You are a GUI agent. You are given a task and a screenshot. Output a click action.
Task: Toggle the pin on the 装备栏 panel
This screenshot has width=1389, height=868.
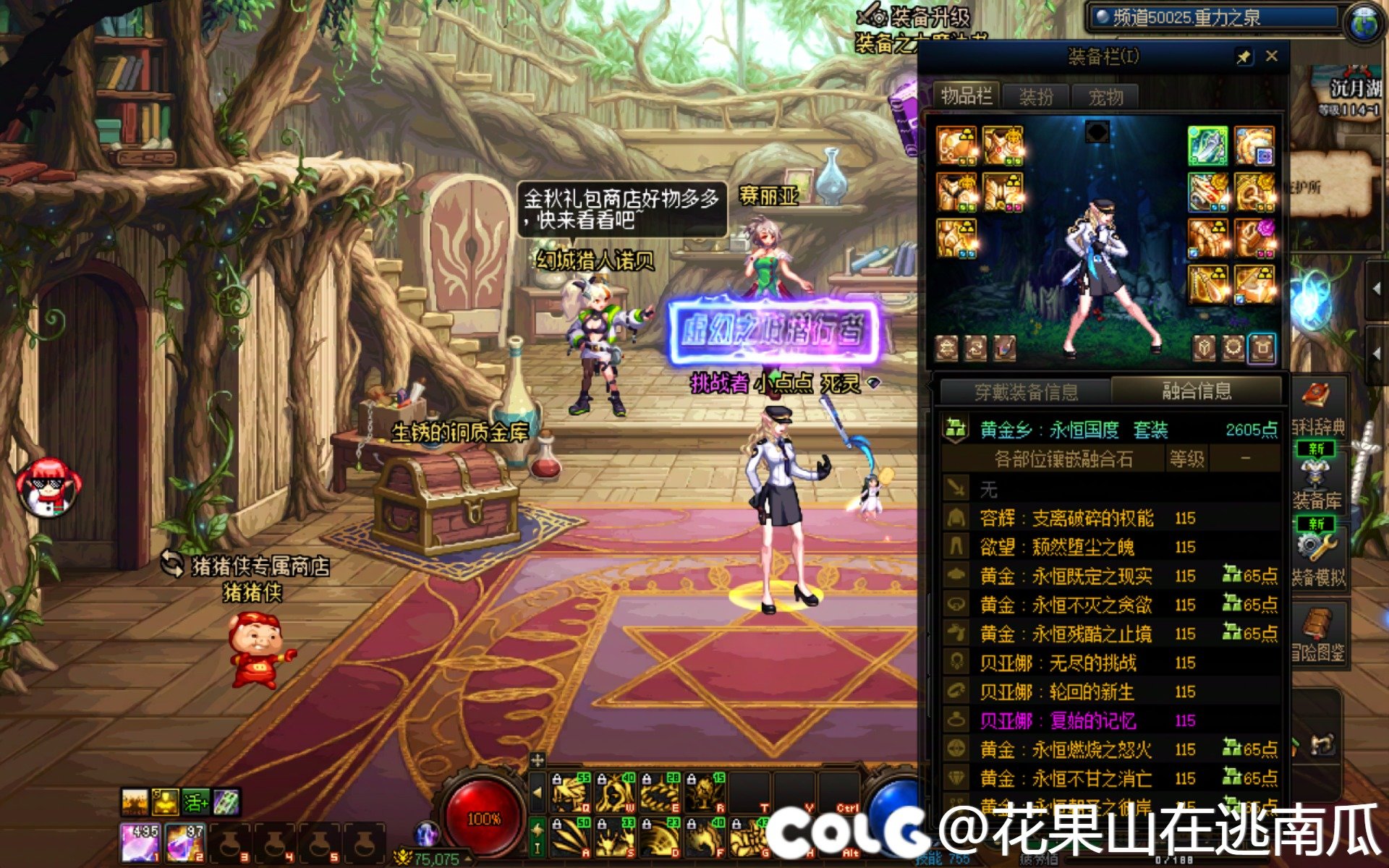[x=1243, y=56]
